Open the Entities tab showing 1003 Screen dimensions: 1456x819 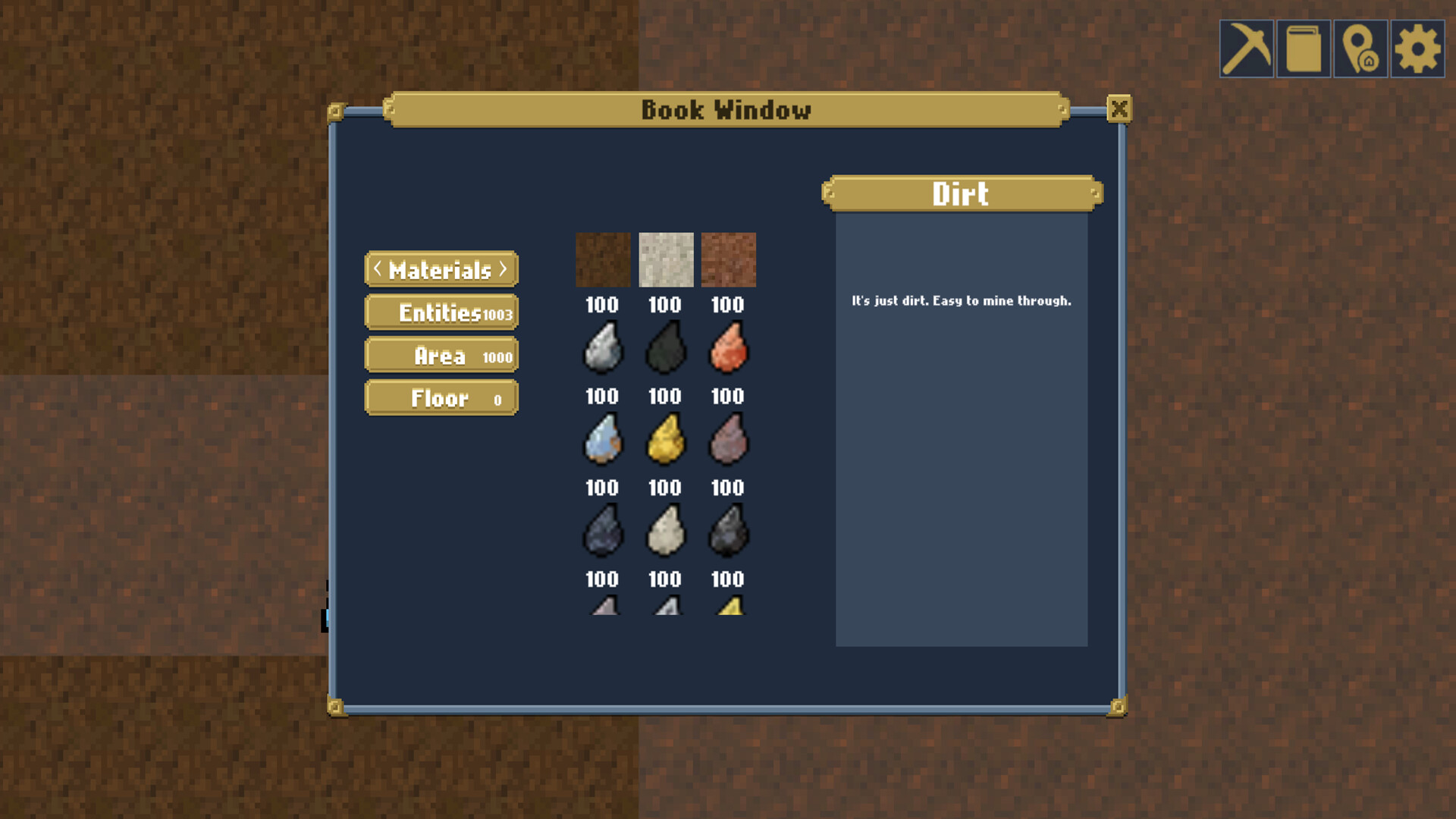(441, 312)
